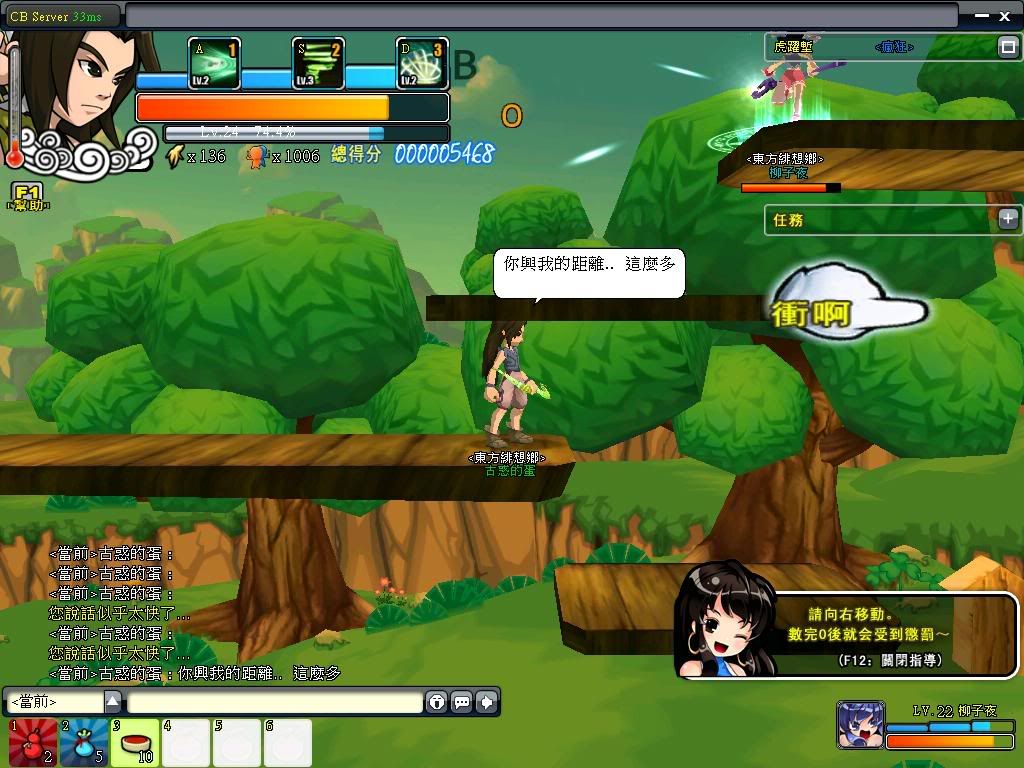This screenshot has height=768, width=1024.
Task: Close the game window
Action: pyautogui.click(x=1005, y=15)
